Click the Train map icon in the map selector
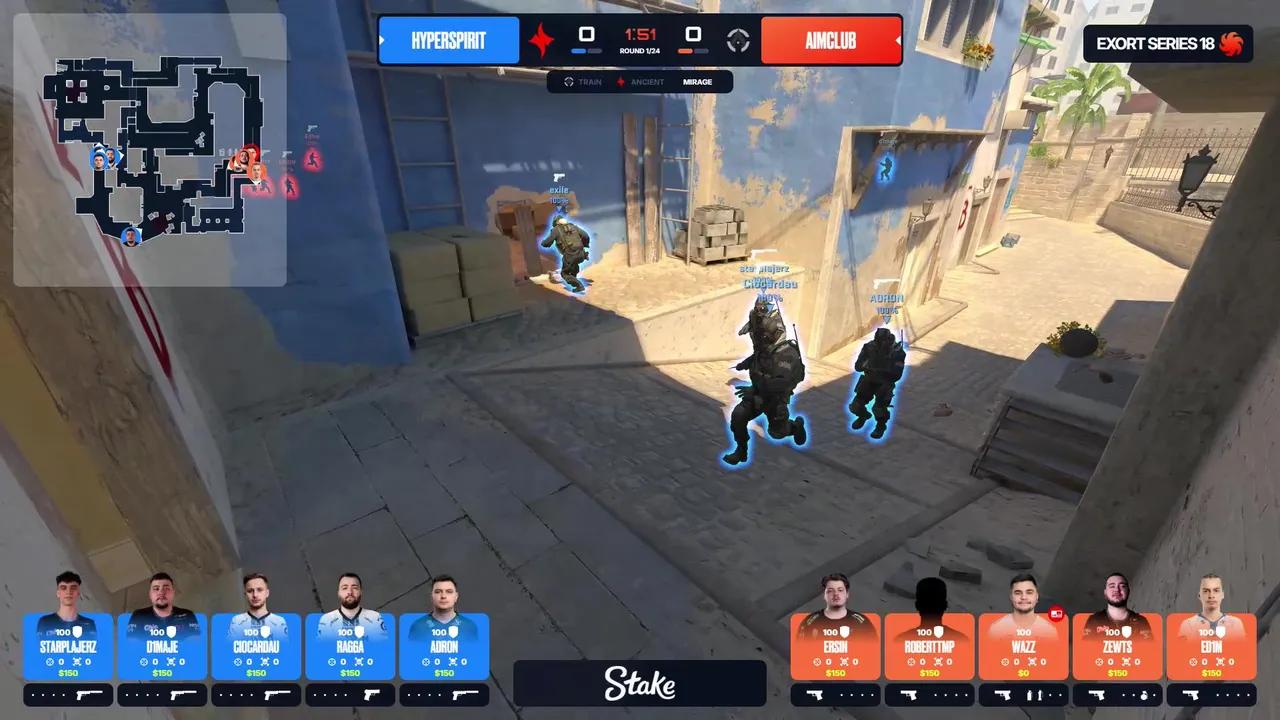Image resolution: width=1280 pixels, height=720 pixels. click(x=570, y=82)
